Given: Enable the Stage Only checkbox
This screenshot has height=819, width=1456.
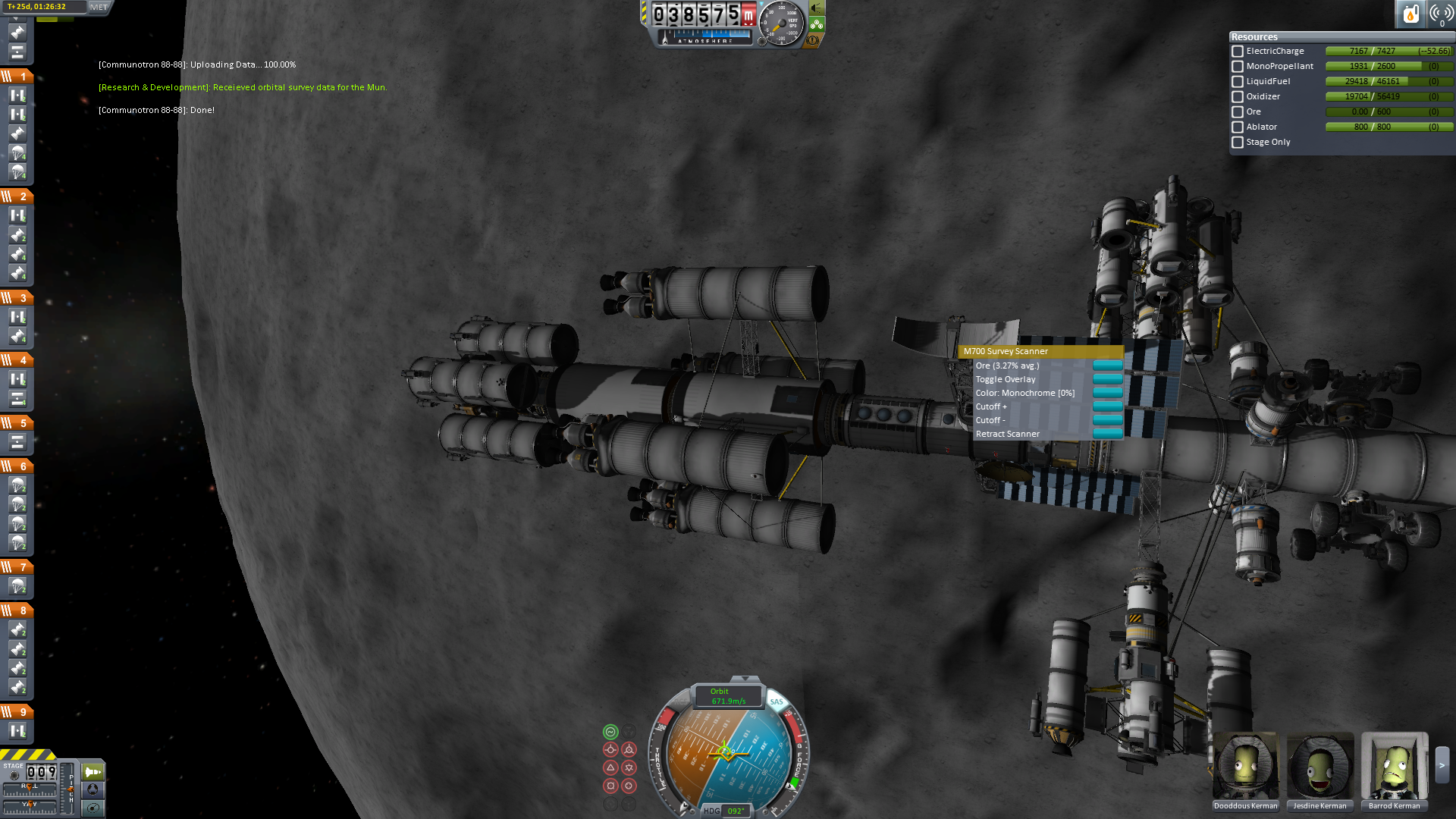Looking at the screenshot, I should [1238, 143].
